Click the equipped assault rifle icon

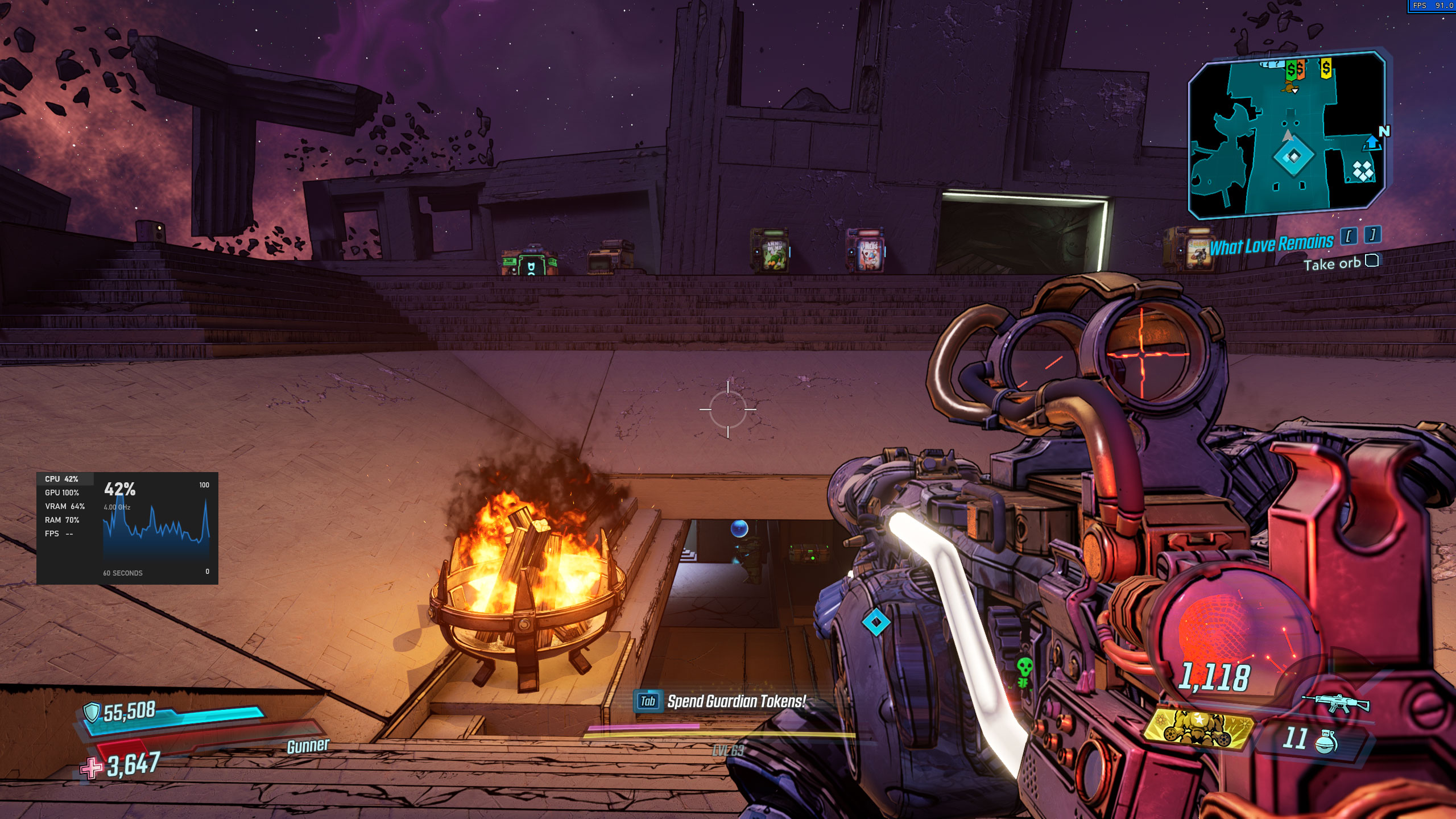(x=1335, y=703)
